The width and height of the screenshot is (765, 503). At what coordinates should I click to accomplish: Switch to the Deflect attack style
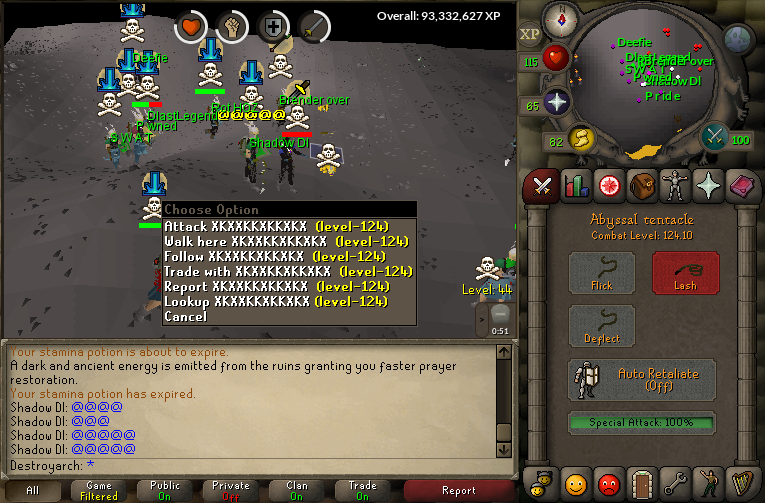click(601, 327)
